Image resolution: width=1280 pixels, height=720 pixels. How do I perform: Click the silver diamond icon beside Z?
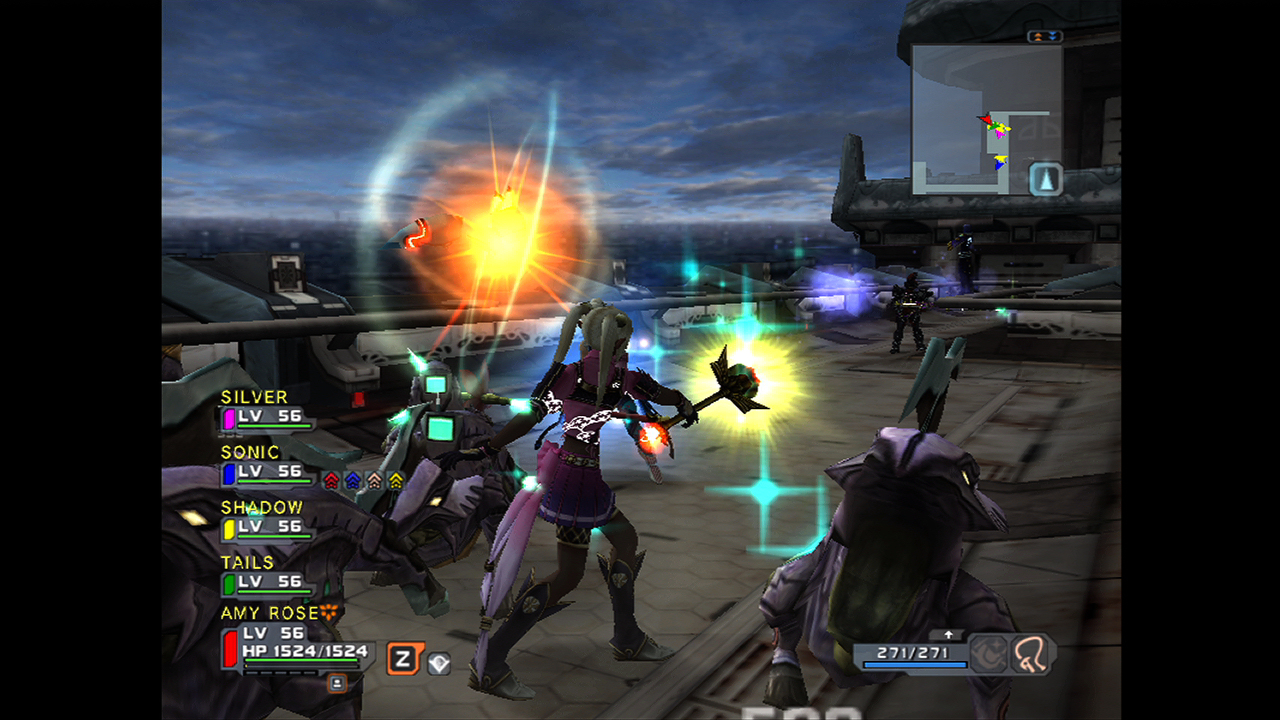(438, 662)
